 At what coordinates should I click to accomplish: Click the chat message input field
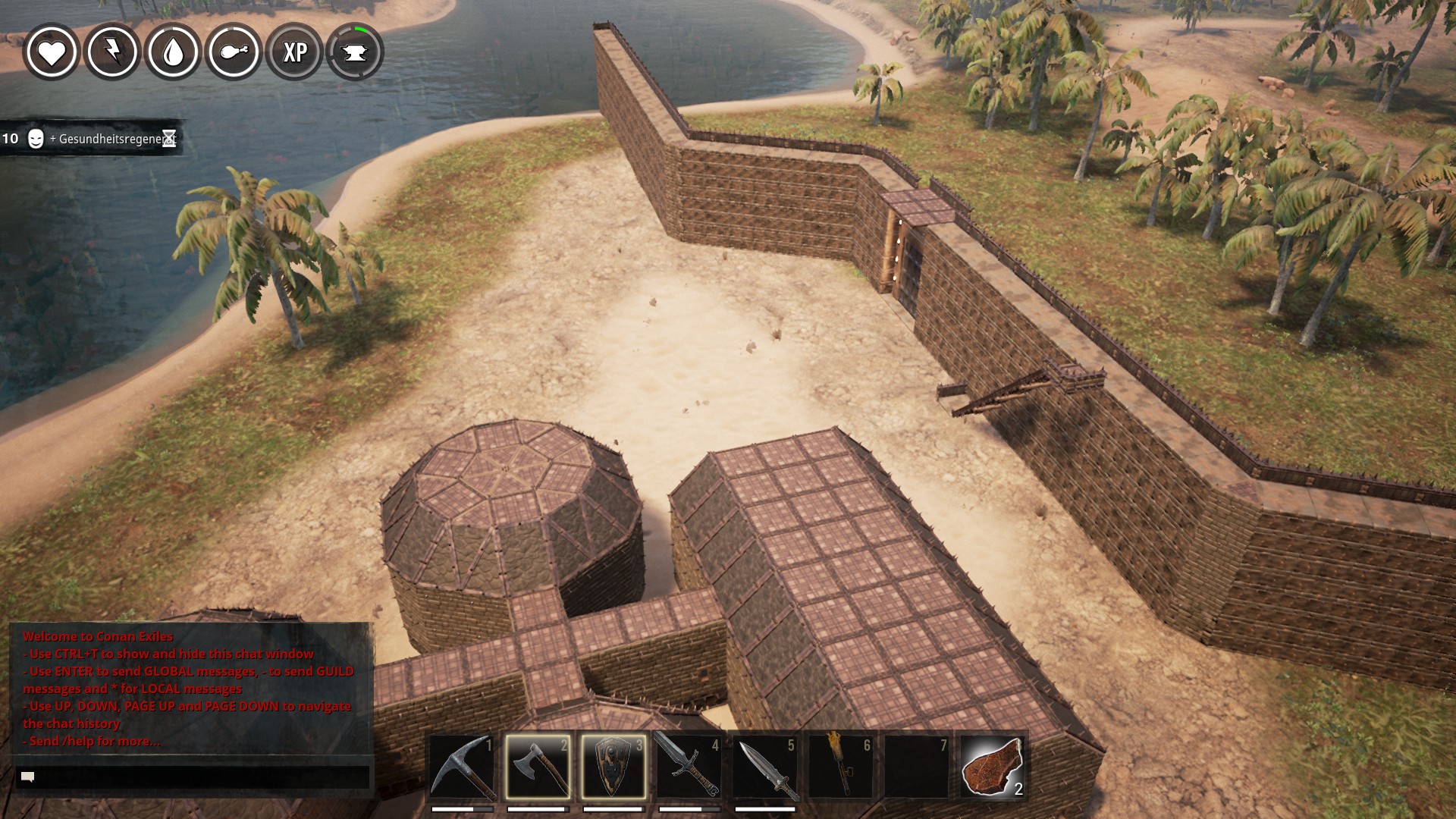[193, 777]
